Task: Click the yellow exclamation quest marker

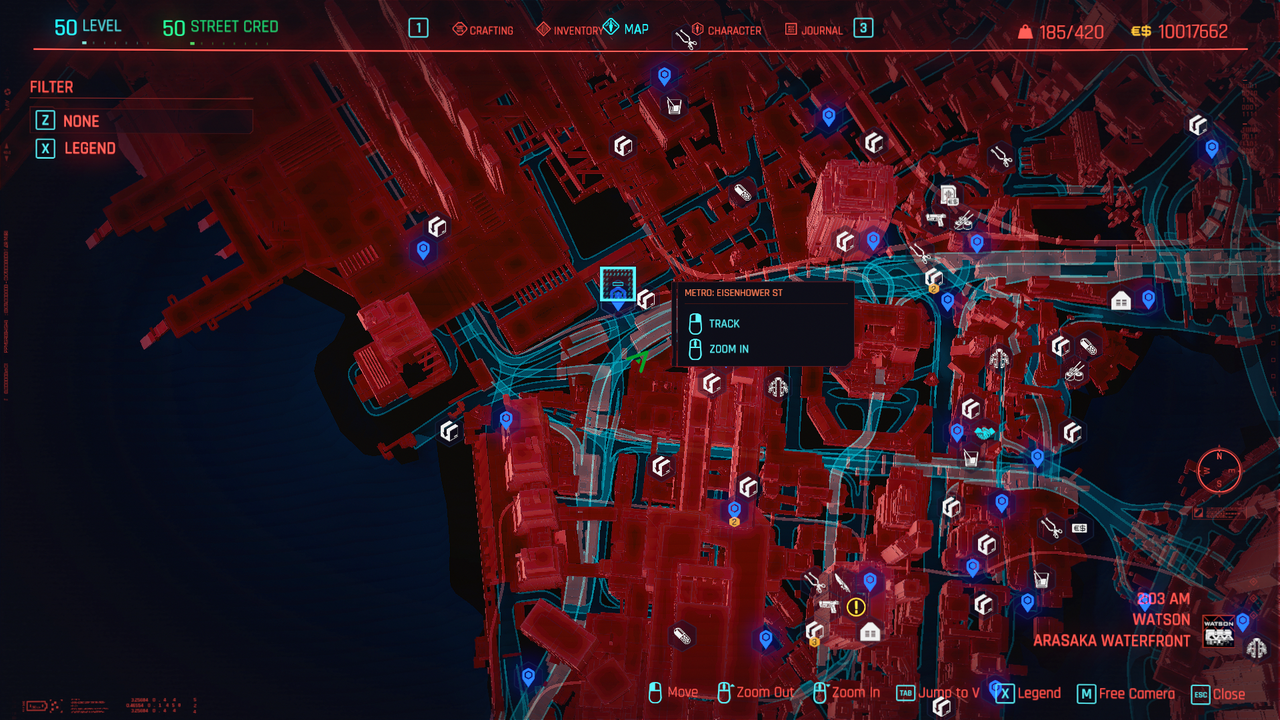Action: click(856, 607)
